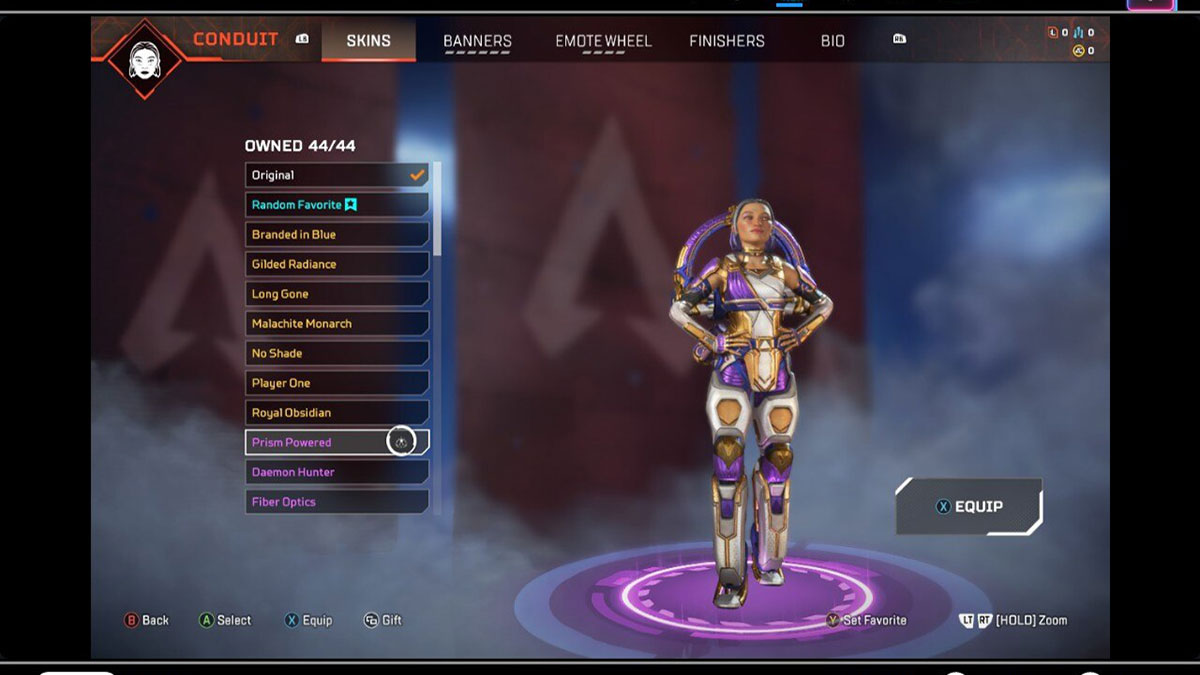Select the Gilded Radiance skin
Viewport: 1200px width, 675px height.
click(x=337, y=264)
